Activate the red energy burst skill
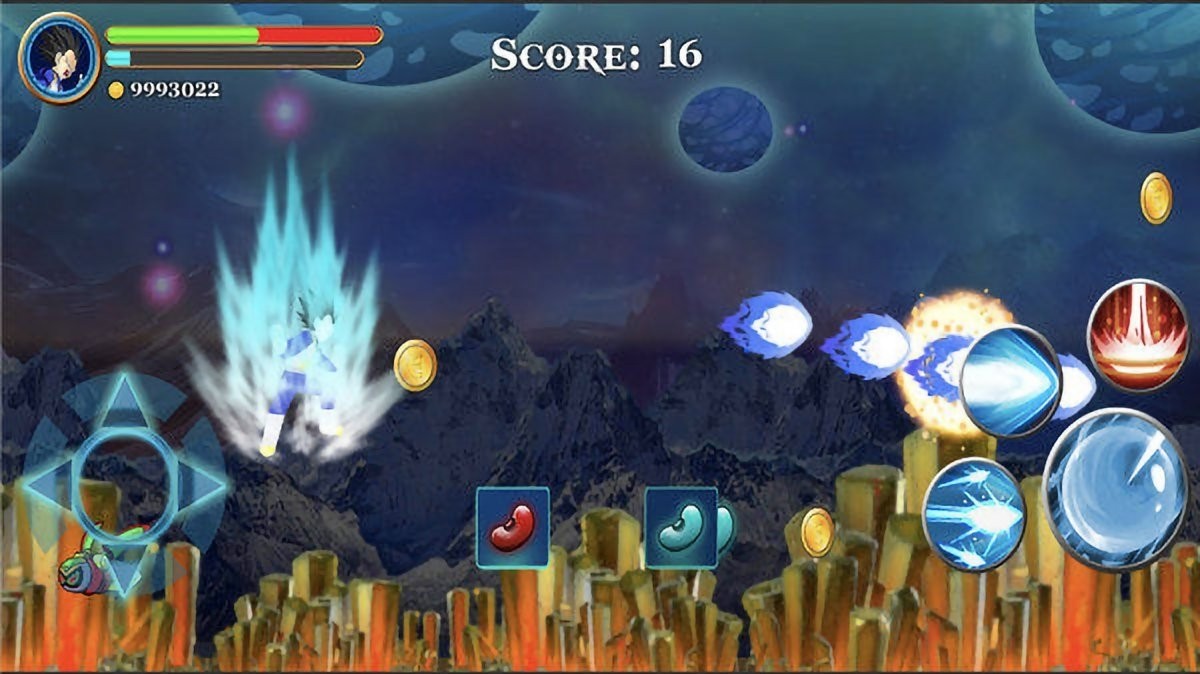This screenshot has width=1200, height=674. coord(1137,335)
